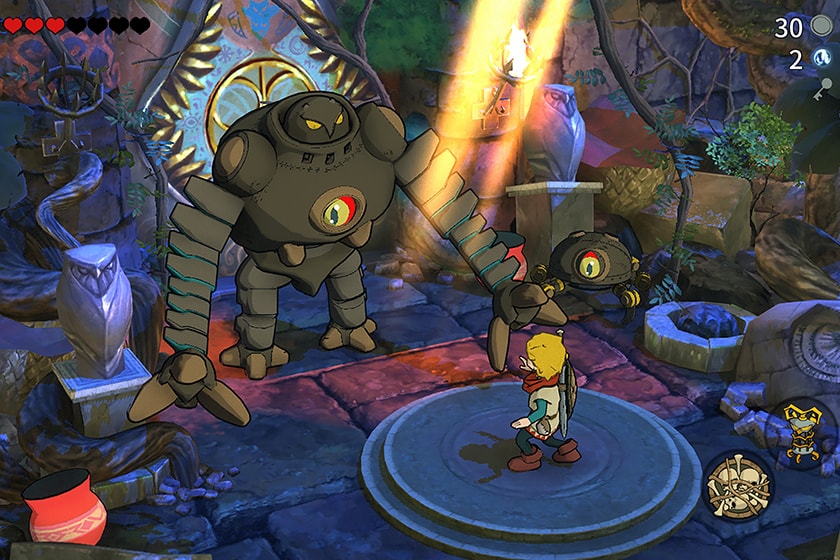Click the grey coin currency icon
This screenshot has width=840, height=560.
(822, 27)
